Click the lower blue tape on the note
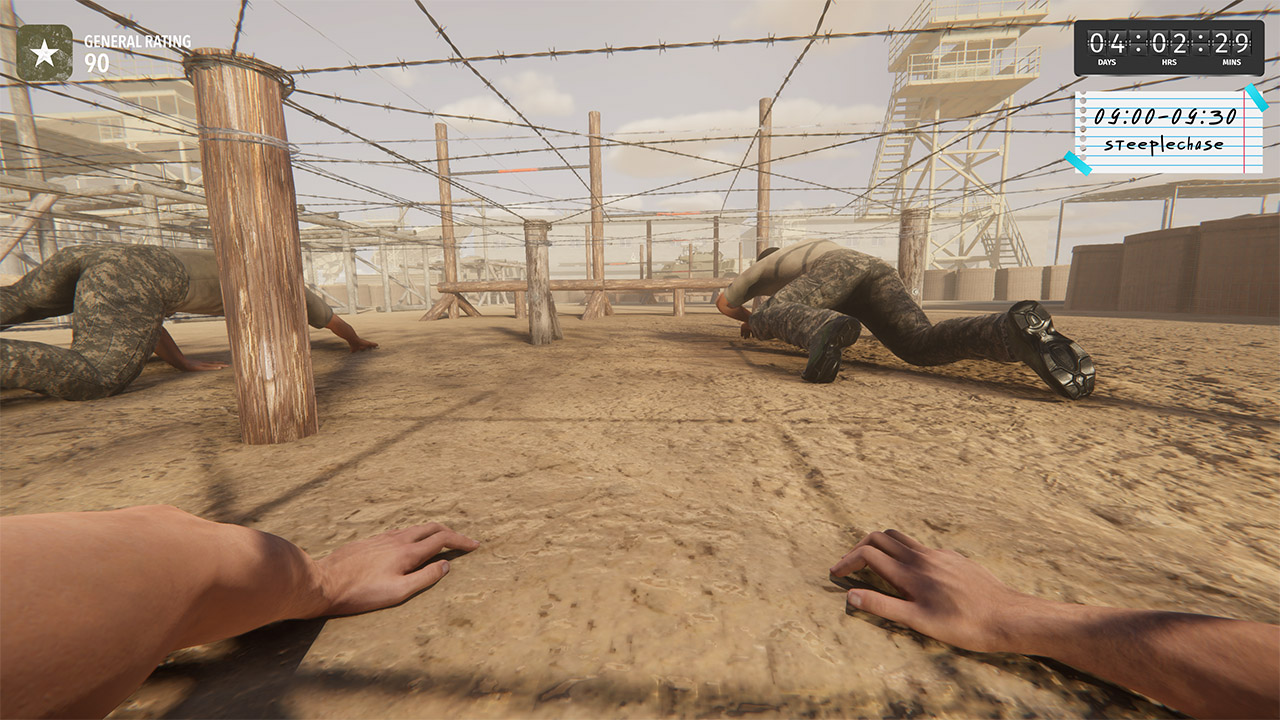 [x=1077, y=164]
